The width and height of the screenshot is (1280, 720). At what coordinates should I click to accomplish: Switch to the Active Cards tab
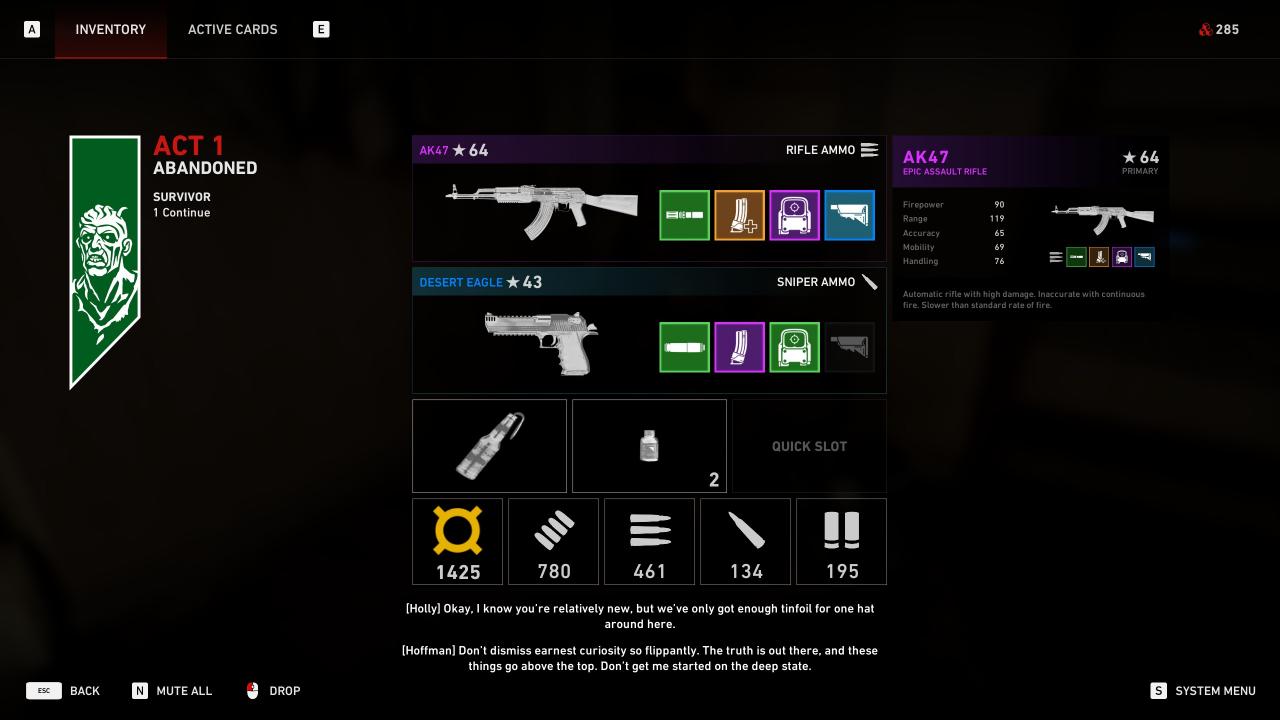pyautogui.click(x=232, y=29)
